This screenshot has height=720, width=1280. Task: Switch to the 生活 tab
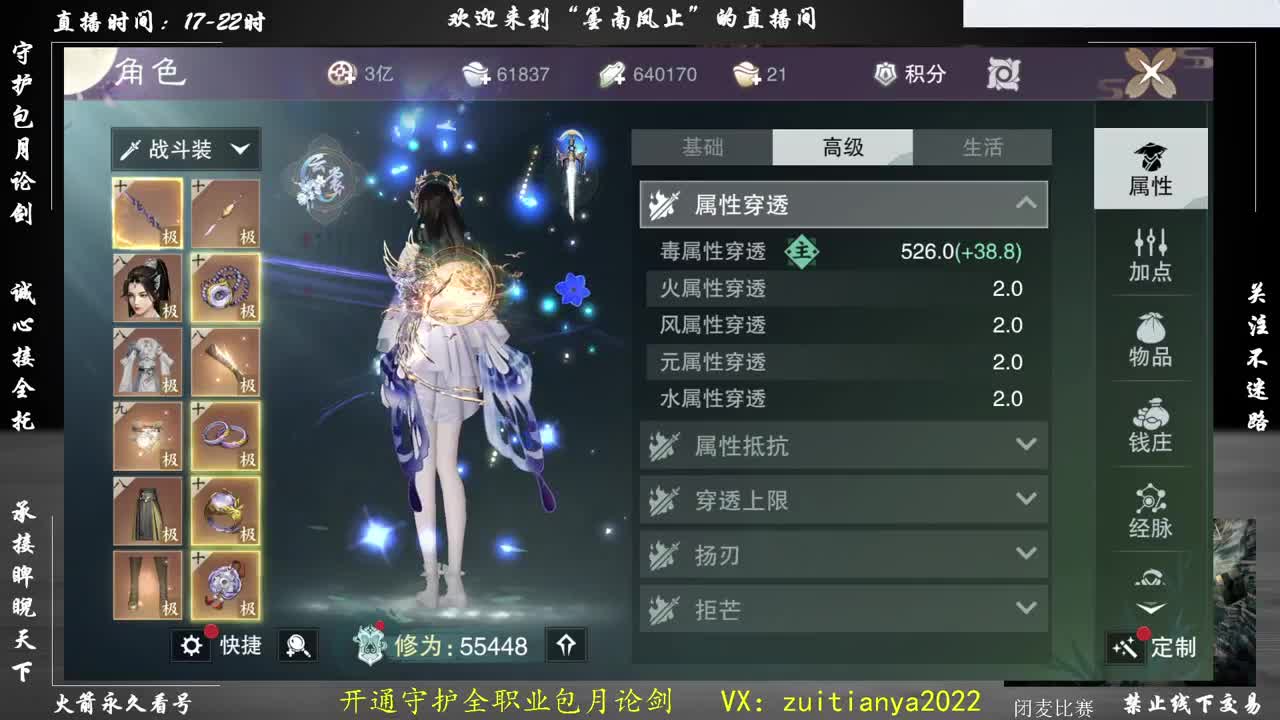983,147
